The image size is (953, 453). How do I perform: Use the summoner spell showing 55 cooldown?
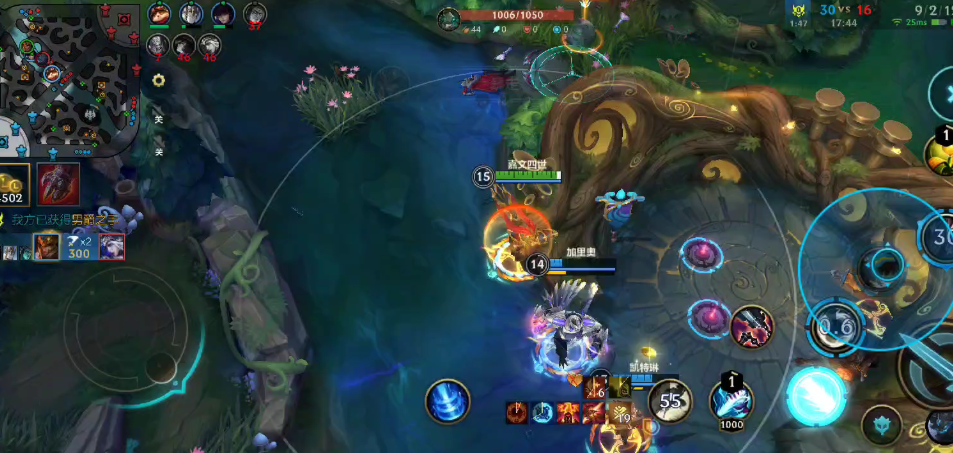(670, 401)
